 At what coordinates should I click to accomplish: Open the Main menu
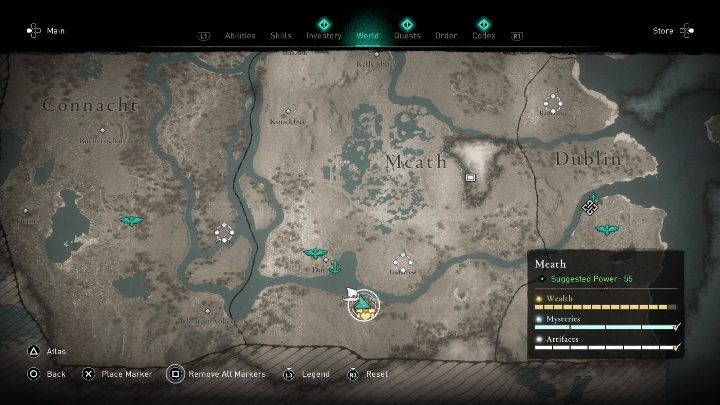pyautogui.click(x=44, y=31)
